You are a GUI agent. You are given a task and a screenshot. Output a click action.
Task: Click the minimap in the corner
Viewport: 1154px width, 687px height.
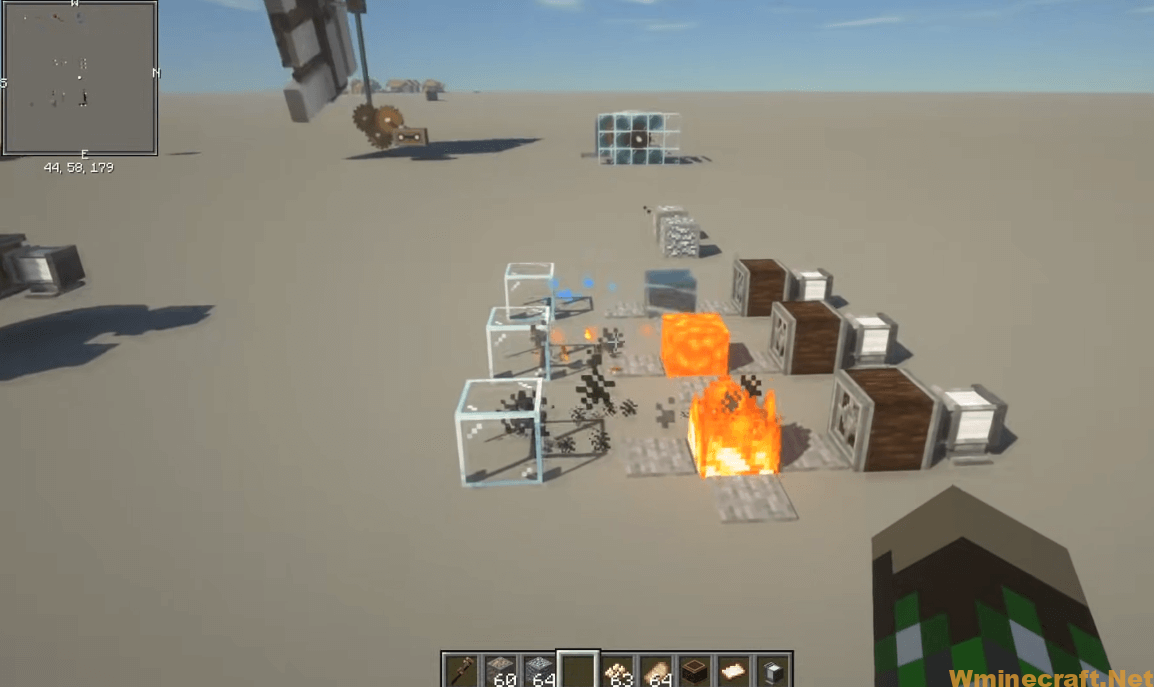79,78
